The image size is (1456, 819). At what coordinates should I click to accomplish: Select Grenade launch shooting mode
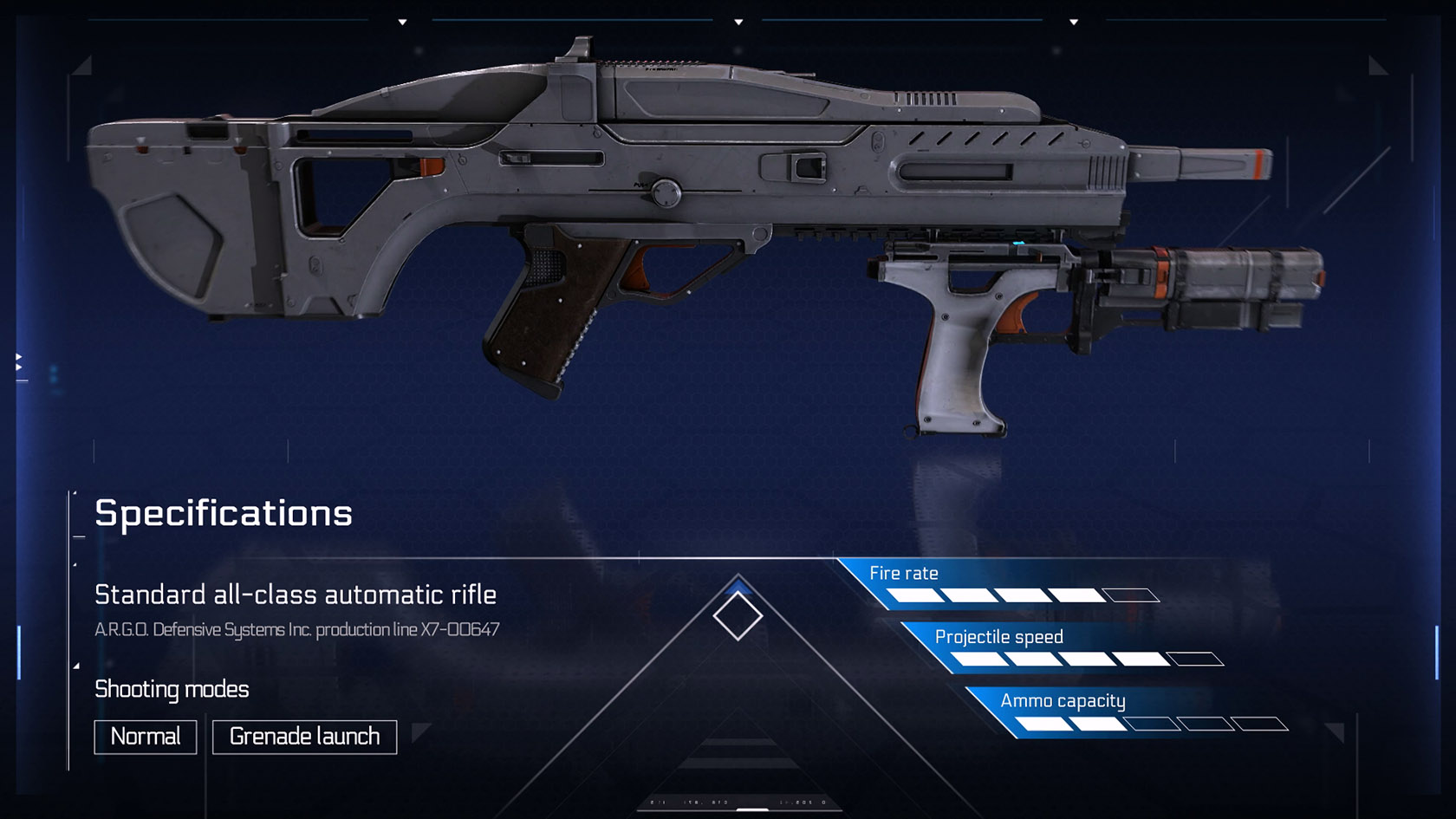[x=304, y=737]
